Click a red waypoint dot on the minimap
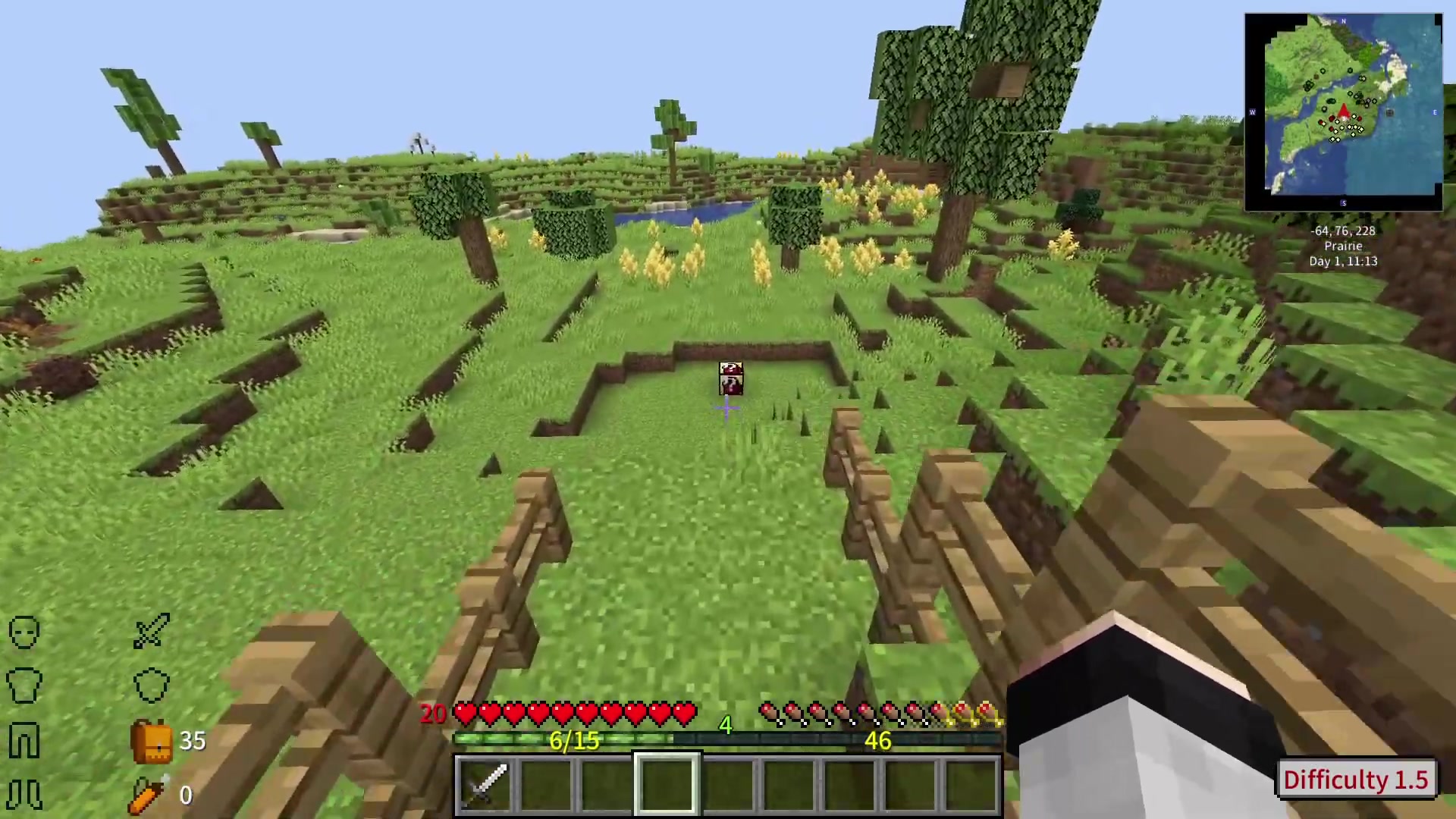 coord(1331,120)
